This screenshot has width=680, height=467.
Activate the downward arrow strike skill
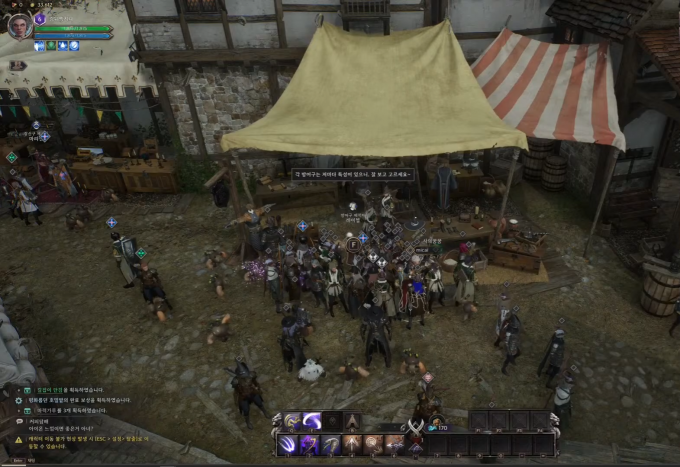[351, 443]
